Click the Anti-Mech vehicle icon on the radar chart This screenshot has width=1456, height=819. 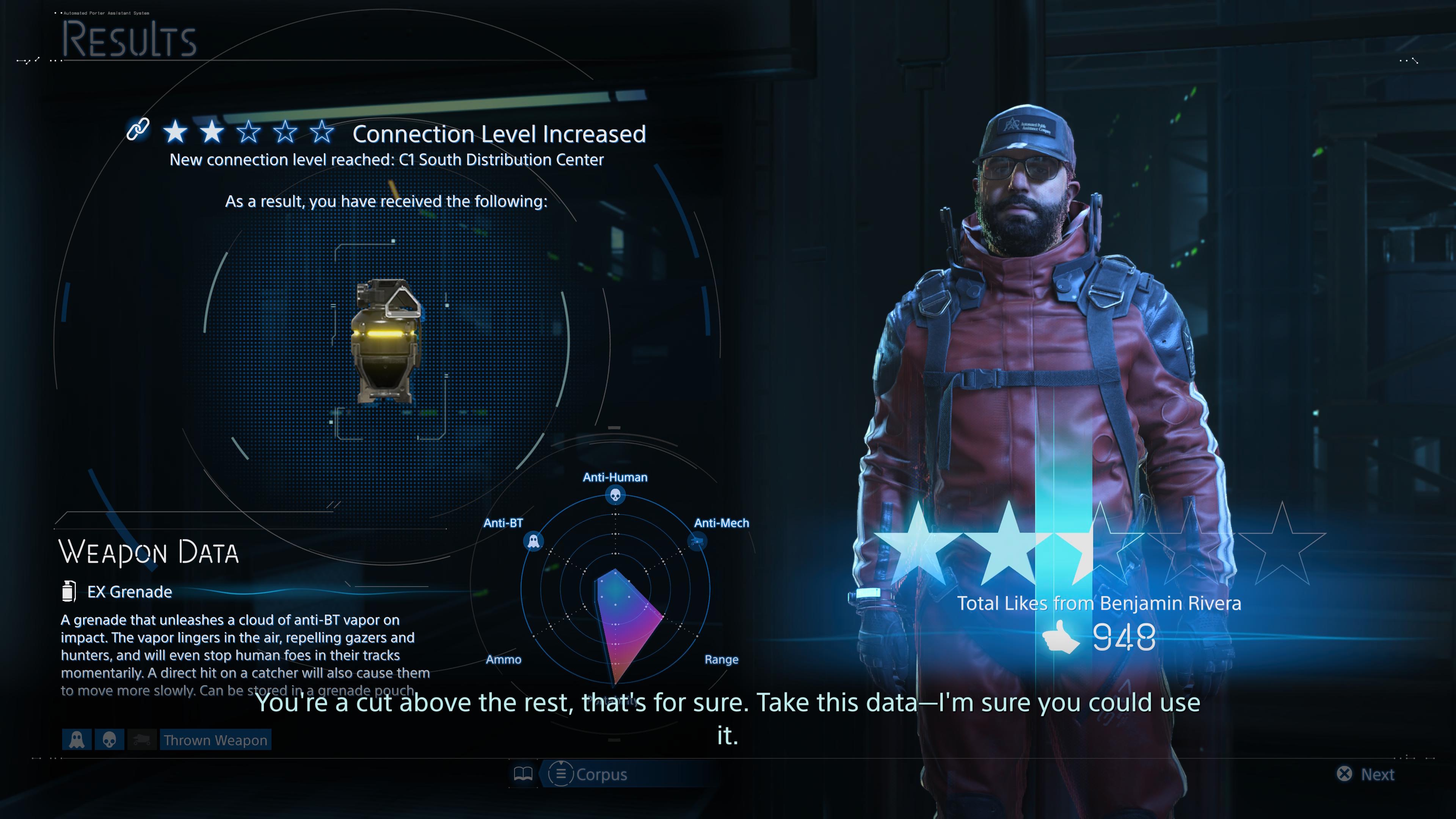(697, 541)
